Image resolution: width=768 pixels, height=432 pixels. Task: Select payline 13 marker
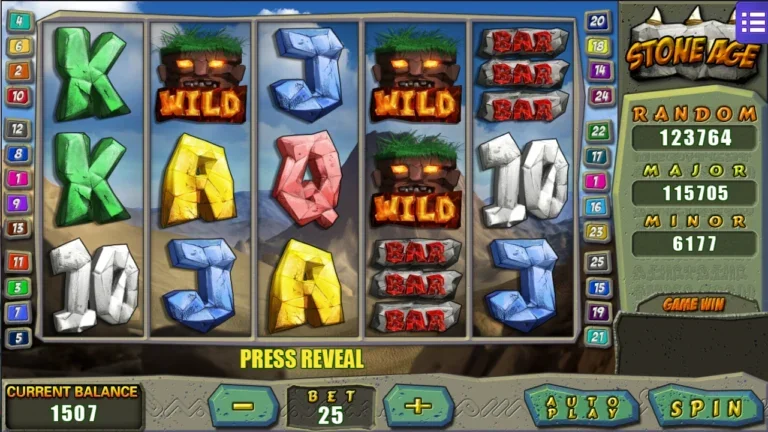pyautogui.click(x=19, y=228)
